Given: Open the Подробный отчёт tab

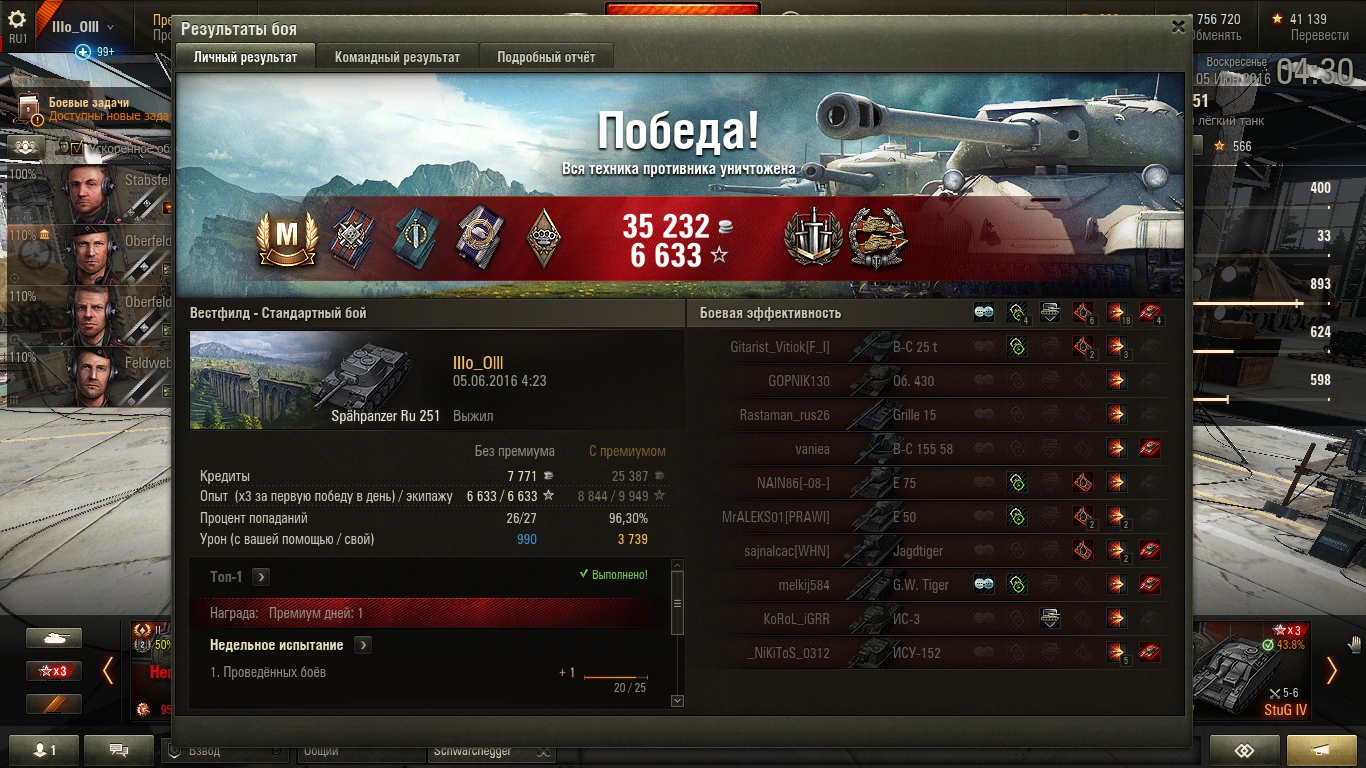Looking at the screenshot, I should [x=546, y=57].
